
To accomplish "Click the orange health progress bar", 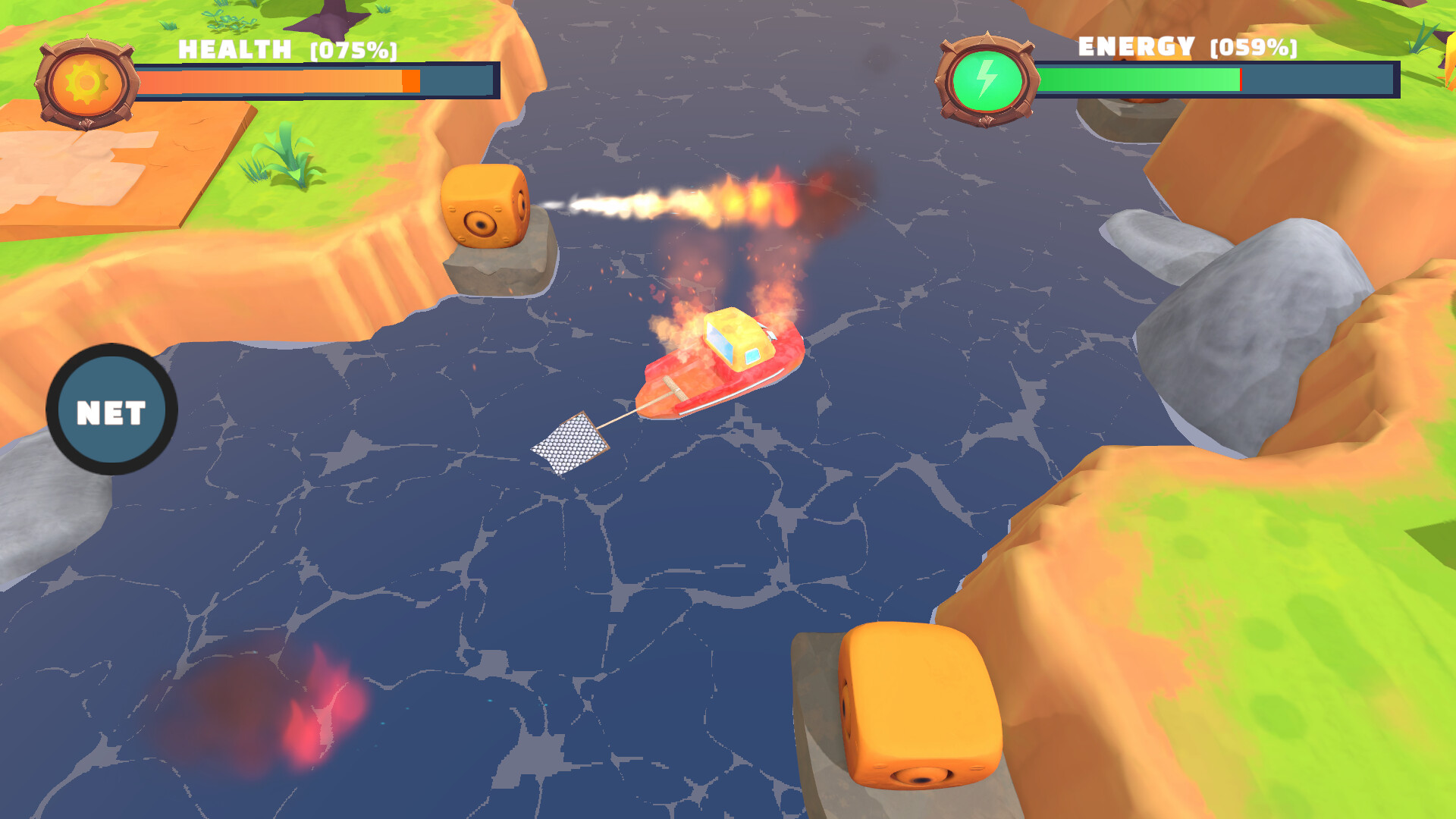I will coord(273,80).
